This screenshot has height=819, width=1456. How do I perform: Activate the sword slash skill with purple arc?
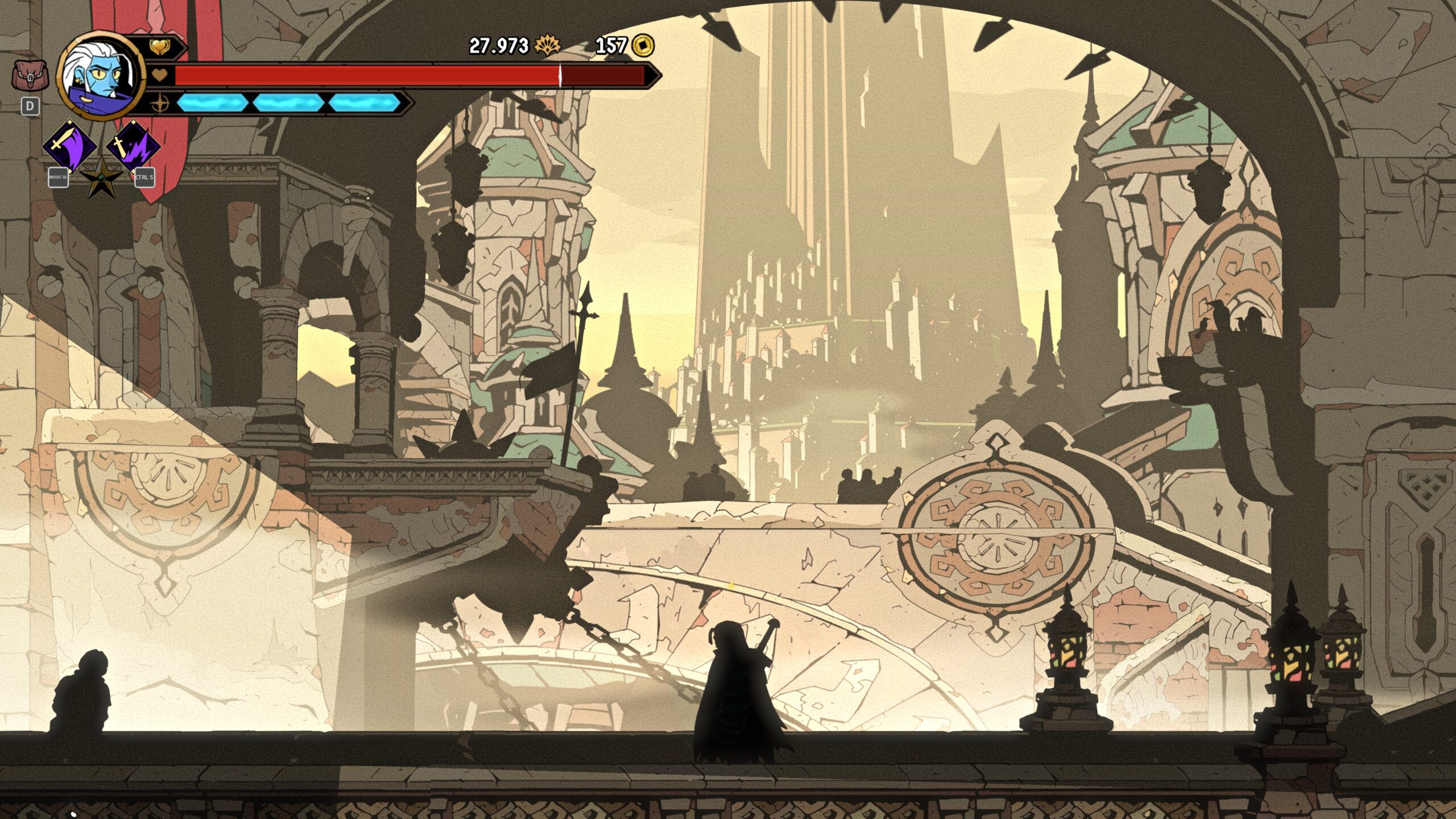coord(69,146)
